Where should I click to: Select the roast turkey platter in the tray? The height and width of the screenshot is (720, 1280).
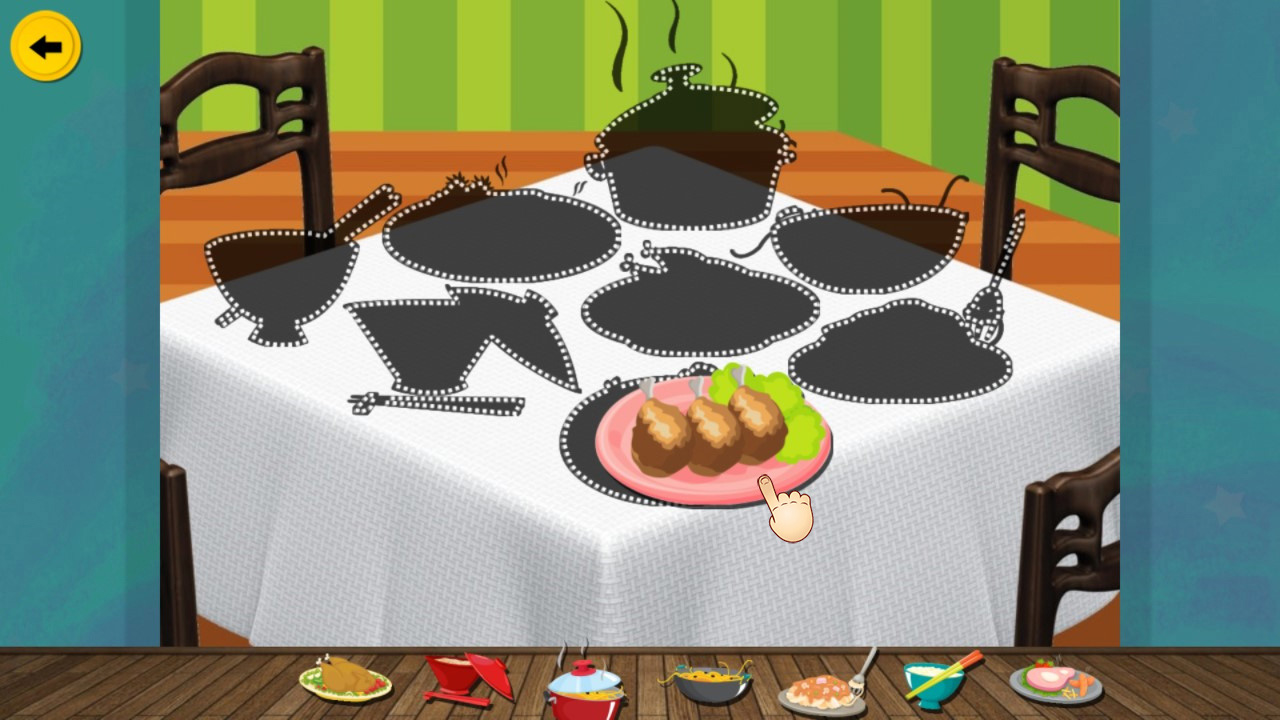pyautogui.click(x=345, y=680)
